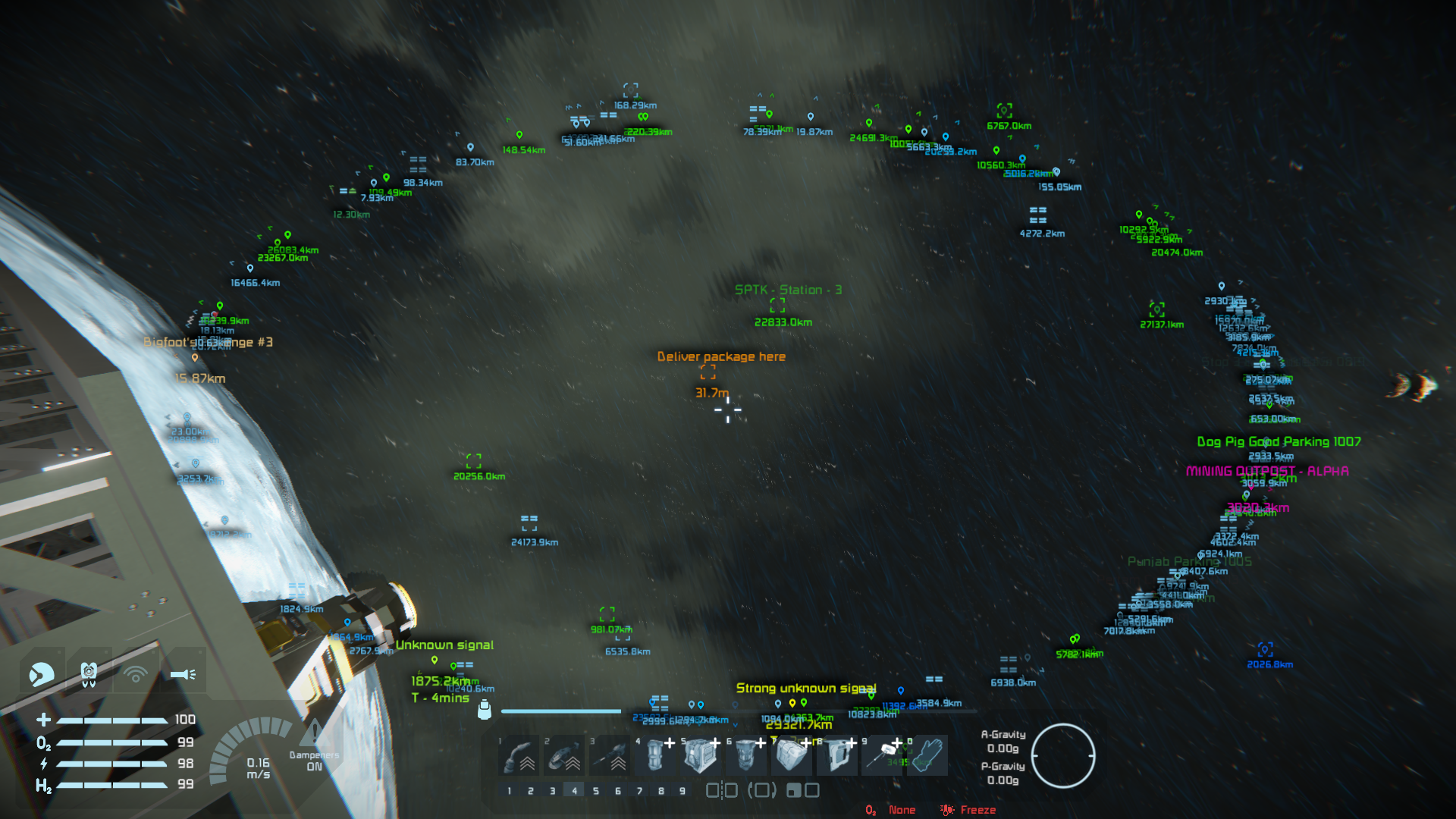
Task: Select the SPTK - Station - 3 marker
Action: coord(777,306)
